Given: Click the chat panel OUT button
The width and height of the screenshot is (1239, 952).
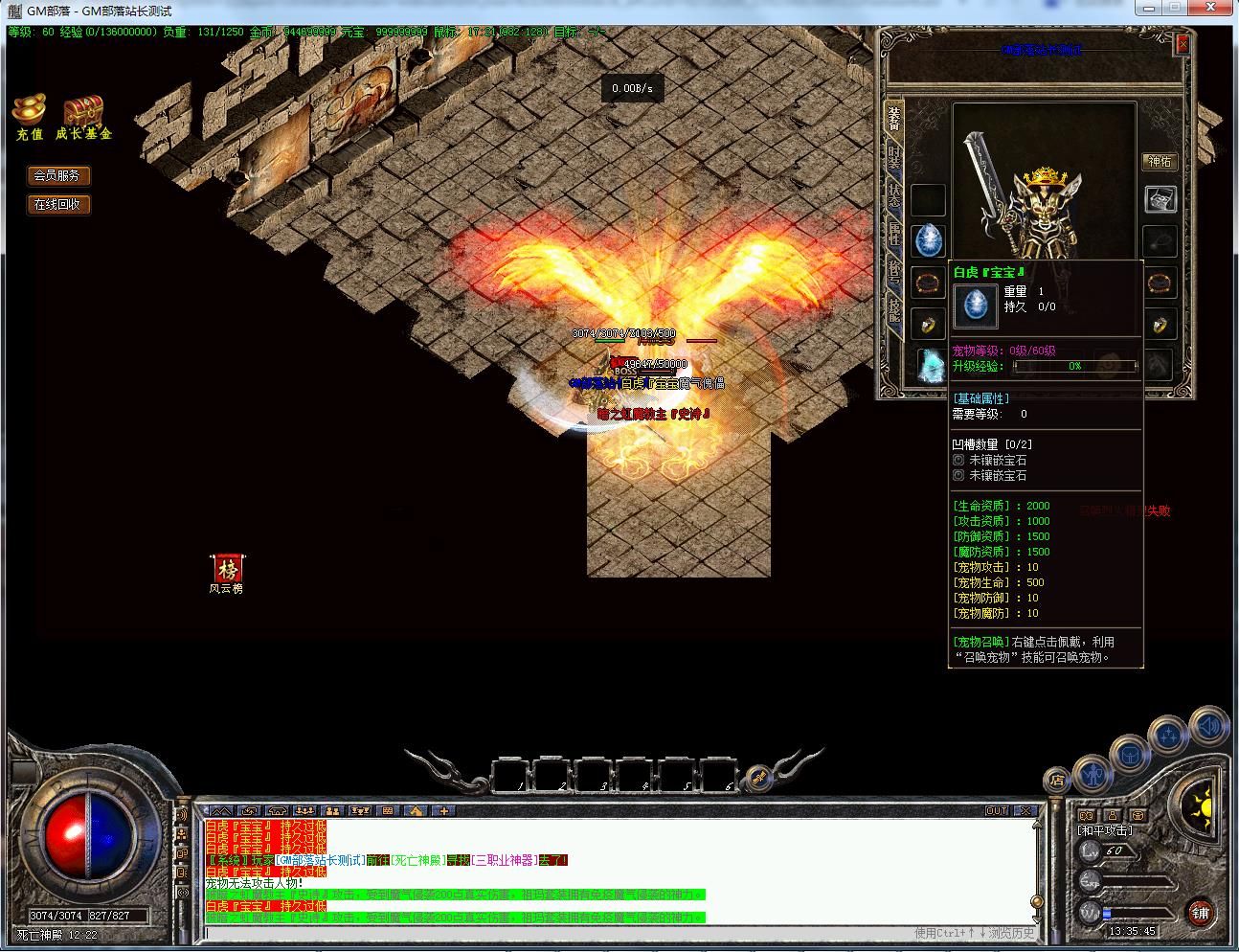Looking at the screenshot, I should tap(997, 810).
